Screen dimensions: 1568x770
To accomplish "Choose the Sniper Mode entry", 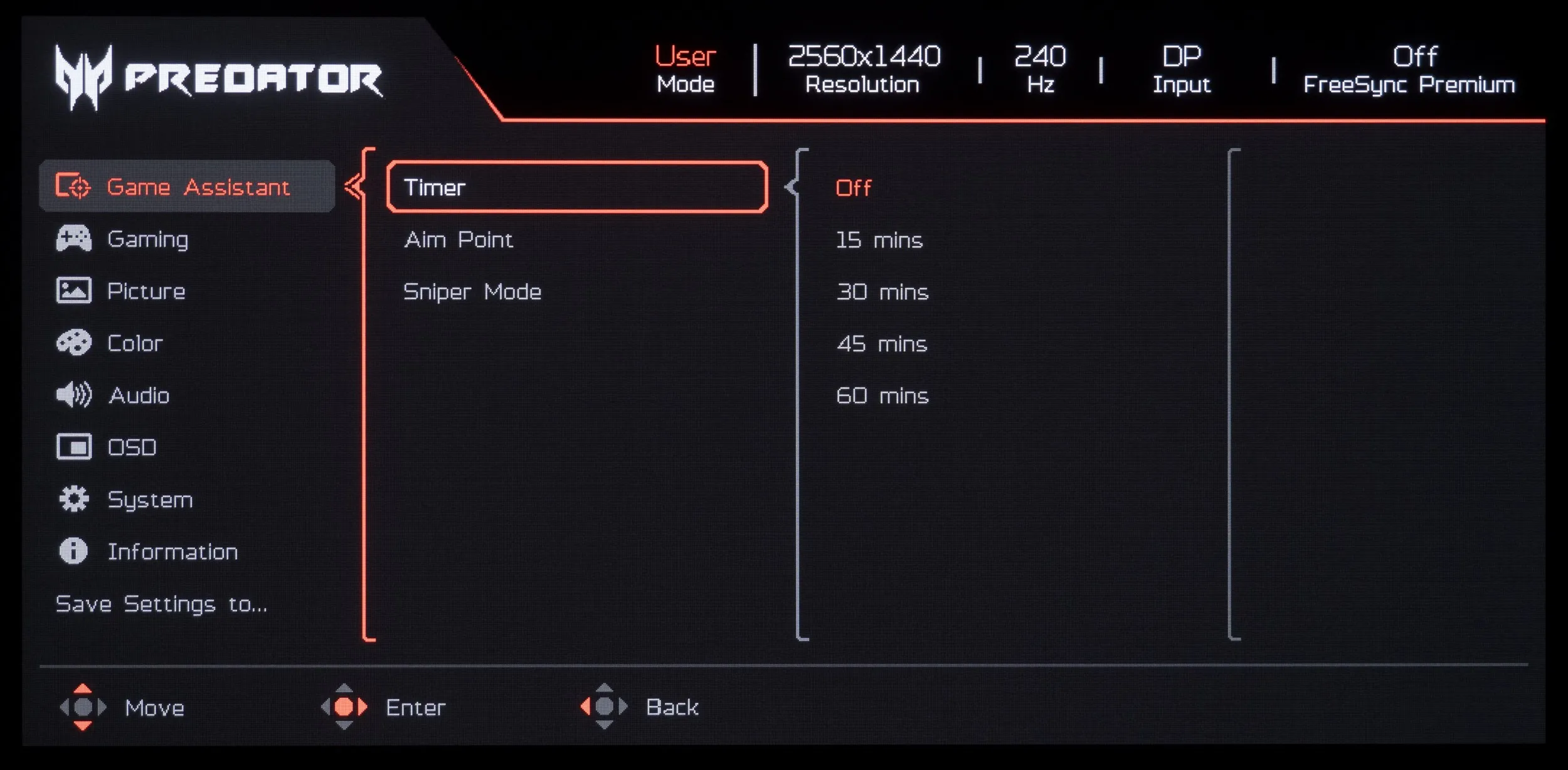I will [472, 292].
